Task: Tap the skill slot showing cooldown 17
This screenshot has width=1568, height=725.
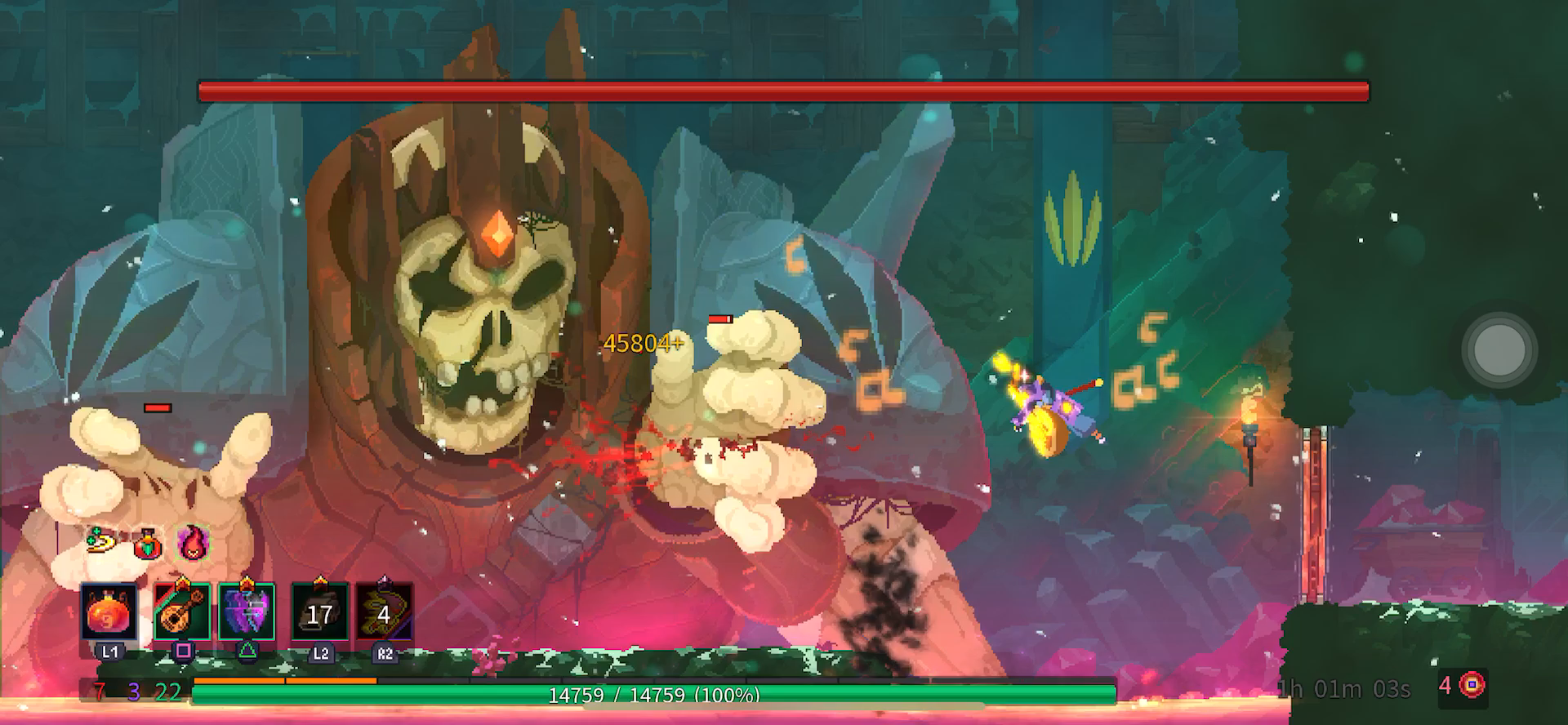Action: (x=319, y=612)
